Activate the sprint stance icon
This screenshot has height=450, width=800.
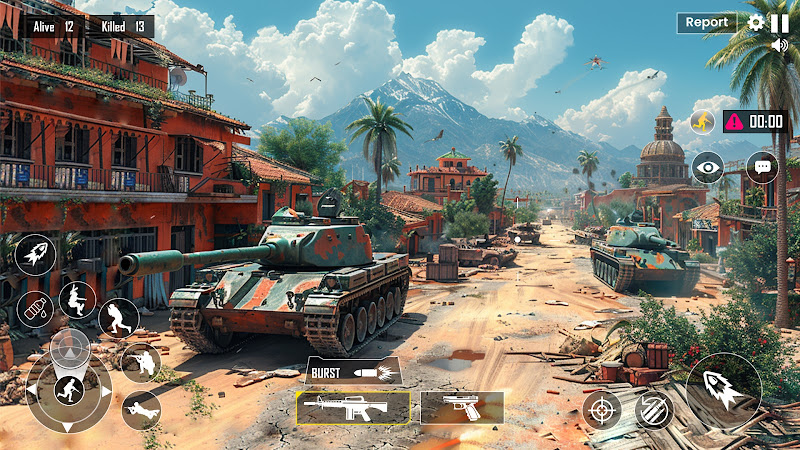coord(118,318)
